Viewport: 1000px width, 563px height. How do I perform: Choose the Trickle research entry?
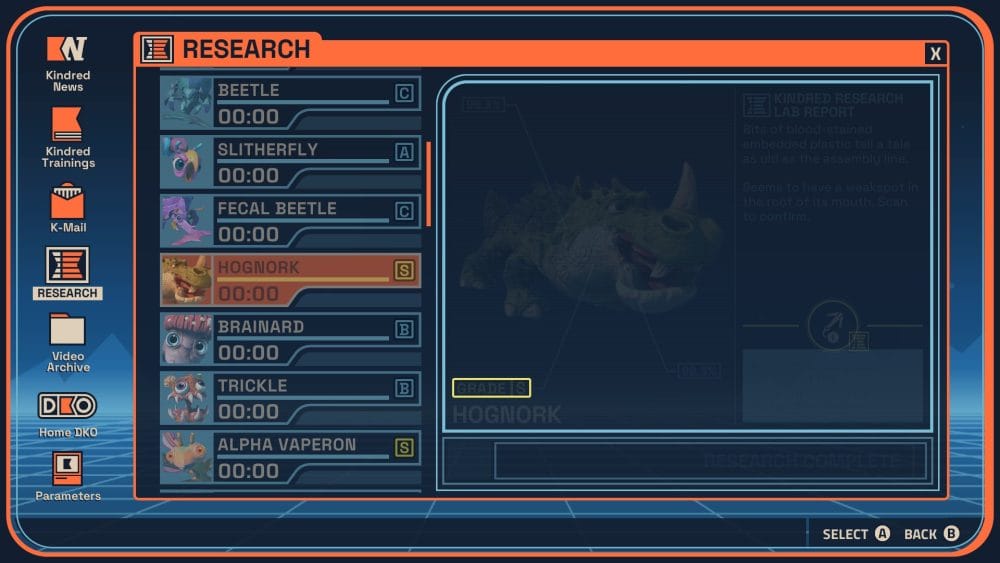tap(290, 398)
